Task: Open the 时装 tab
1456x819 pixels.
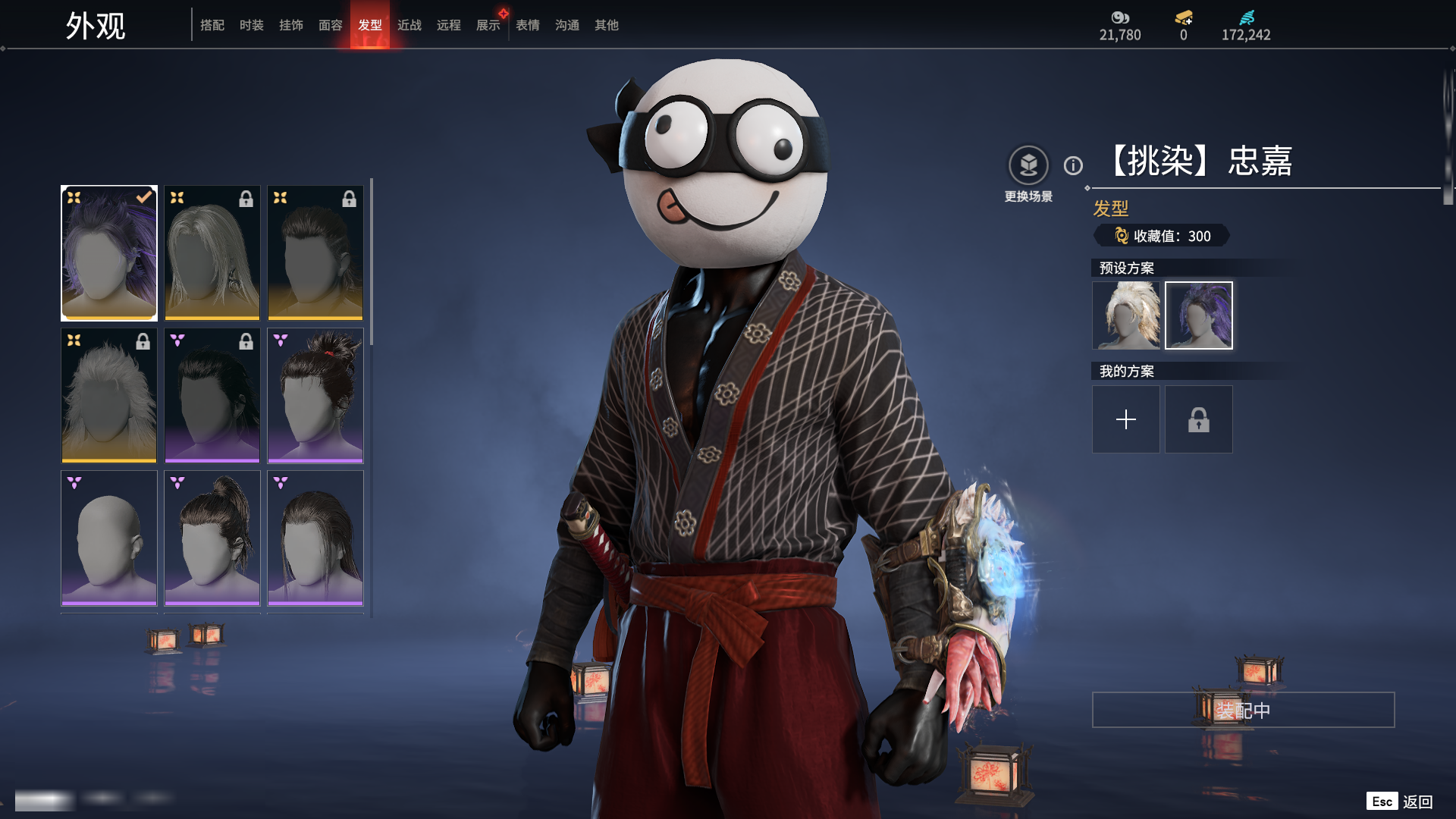Action: (x=252, y=25)
